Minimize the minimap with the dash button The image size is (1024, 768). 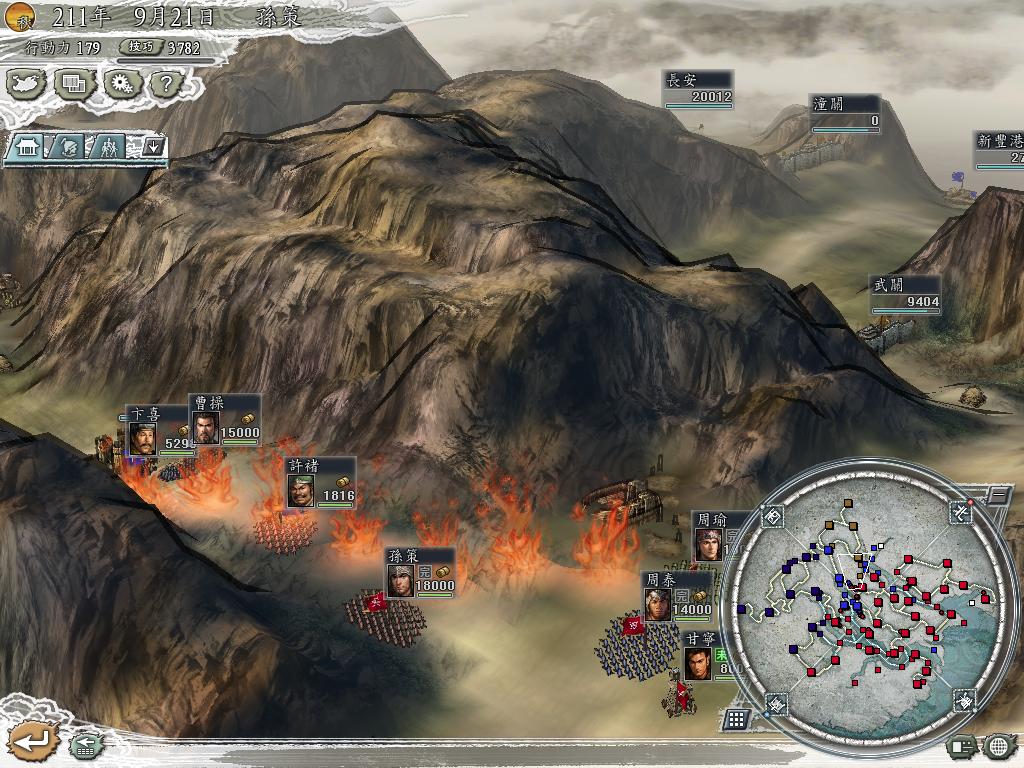pos(998,495)
